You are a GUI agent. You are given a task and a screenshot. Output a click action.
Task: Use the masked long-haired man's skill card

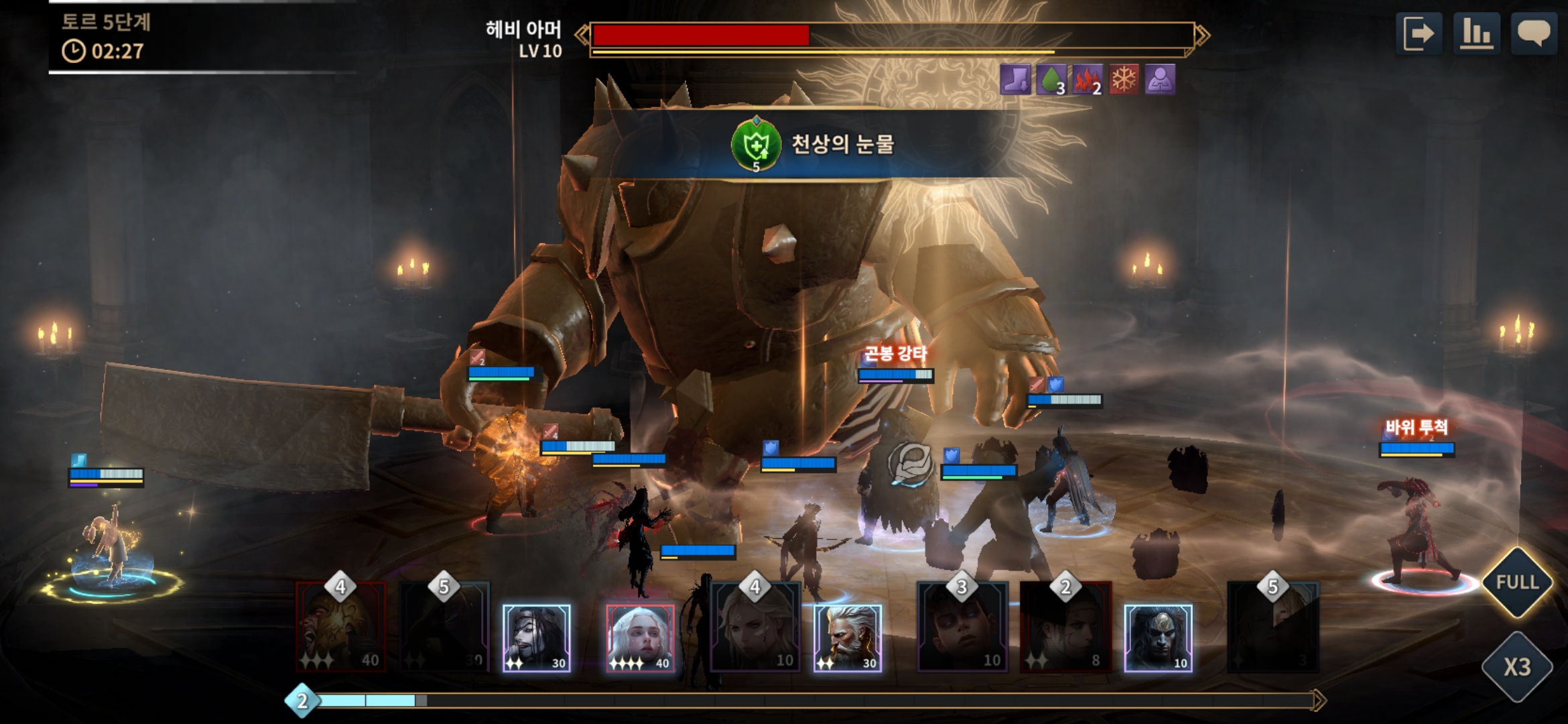(1157, 638)
